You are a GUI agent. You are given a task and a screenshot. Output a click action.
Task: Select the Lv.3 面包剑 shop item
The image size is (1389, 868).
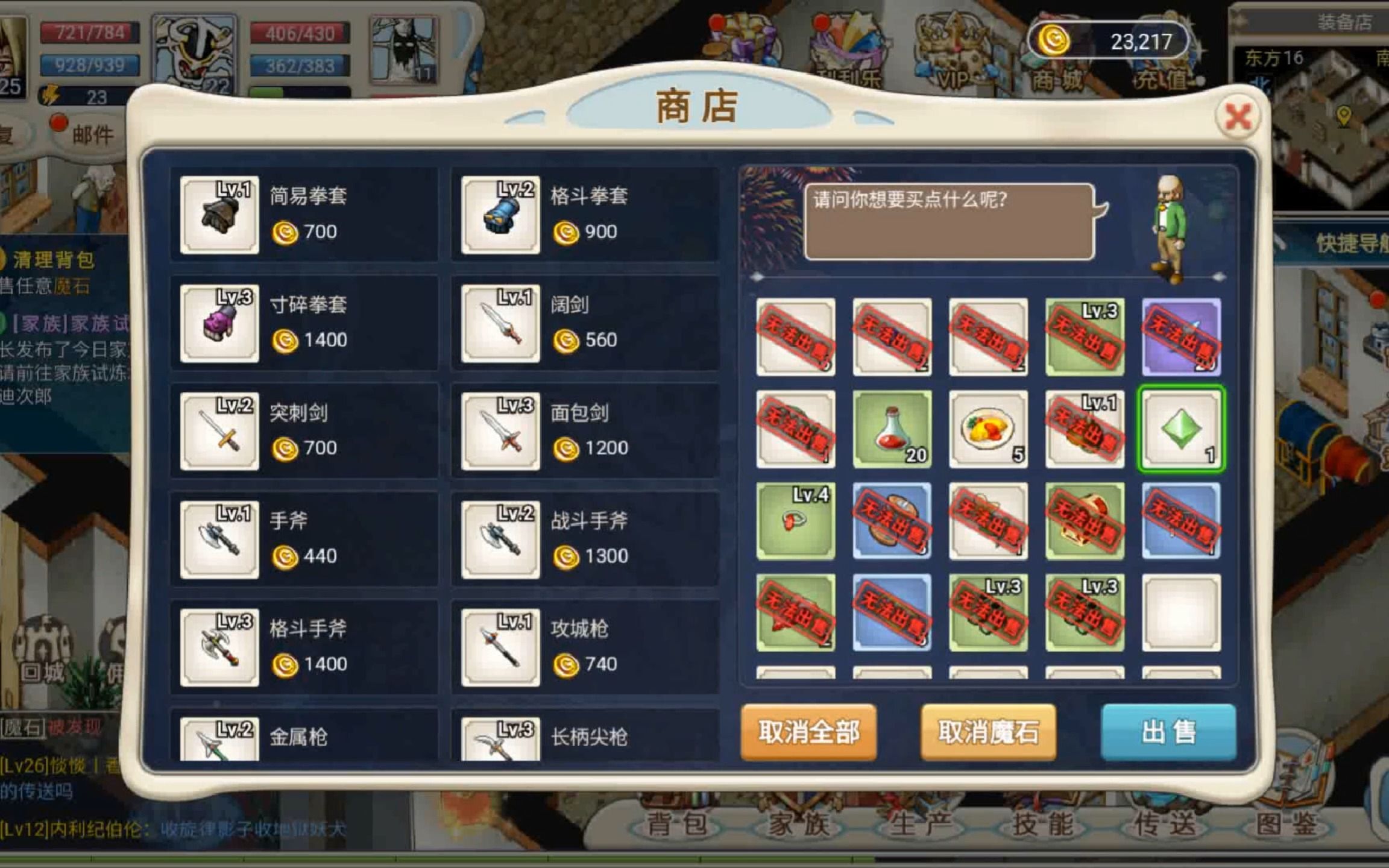coord(582,431)
